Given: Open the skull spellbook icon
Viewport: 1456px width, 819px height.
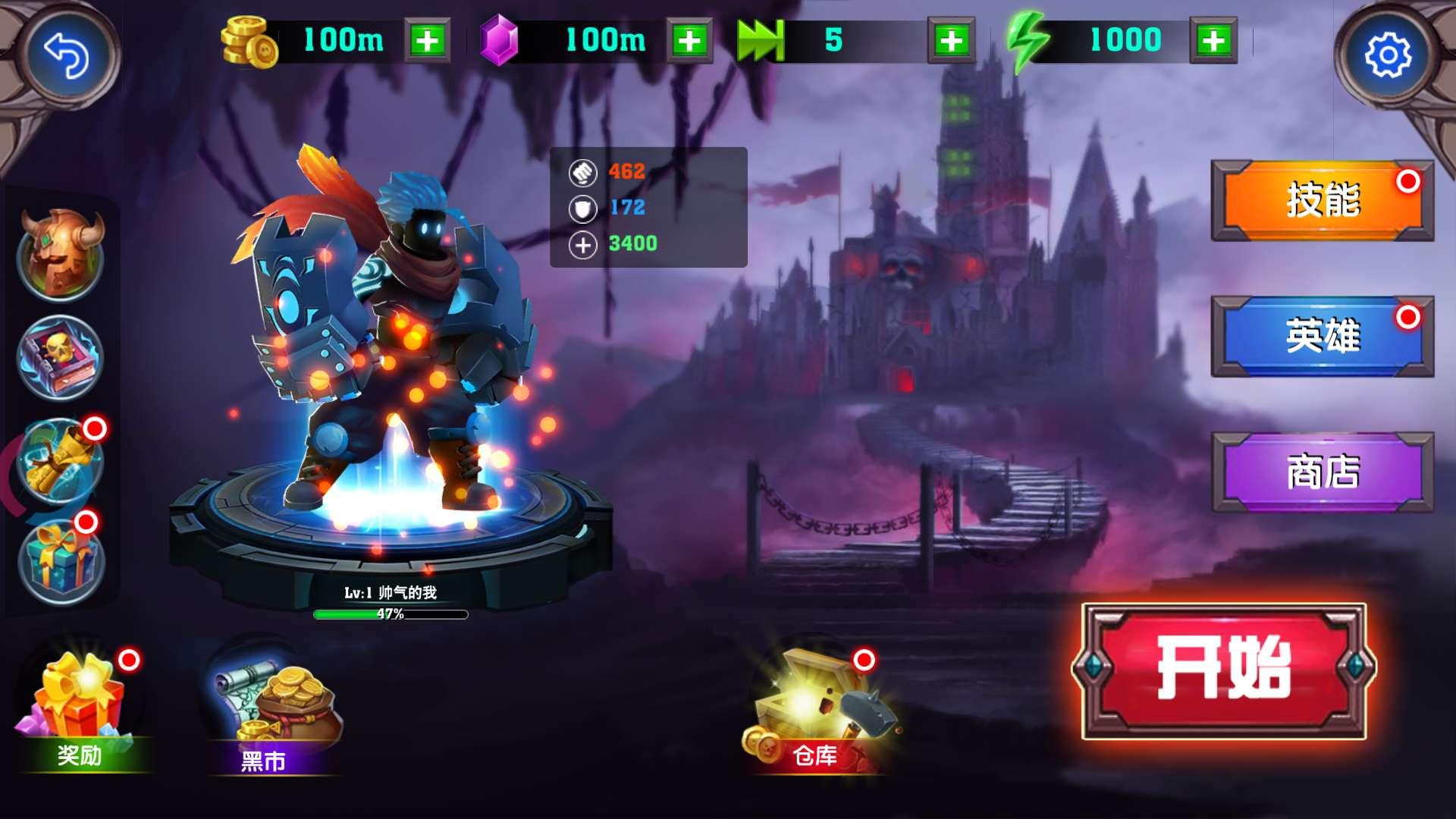Looking at the screenshot, I should [61, 356].
